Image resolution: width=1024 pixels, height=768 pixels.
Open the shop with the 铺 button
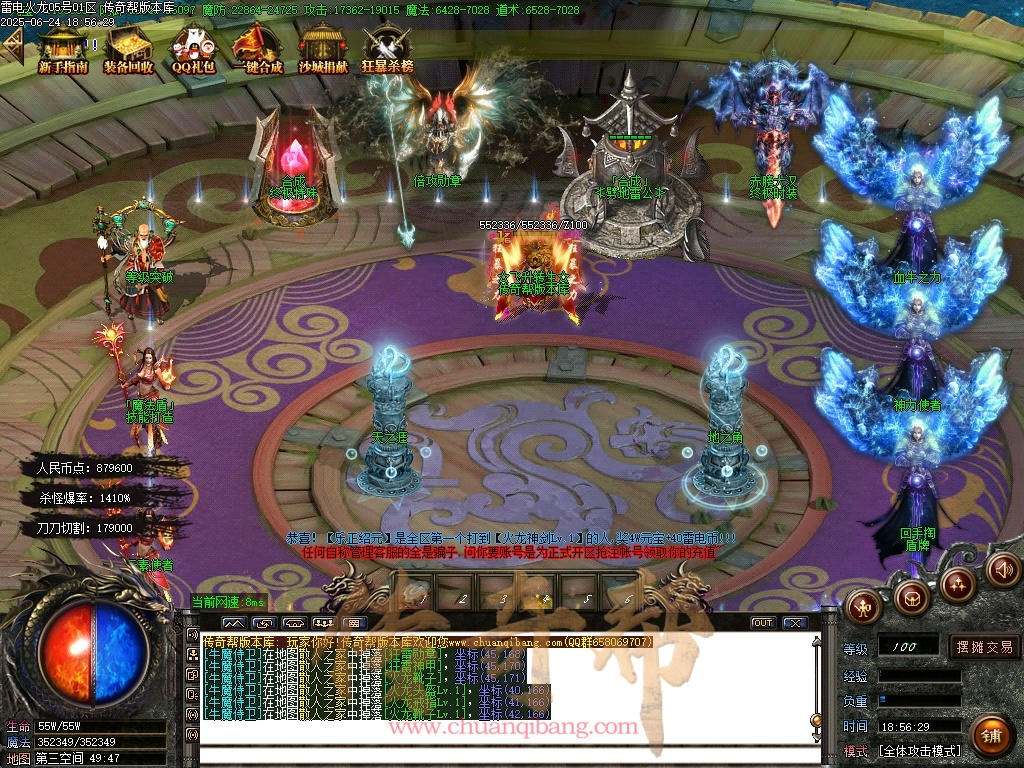coord(990,736)
